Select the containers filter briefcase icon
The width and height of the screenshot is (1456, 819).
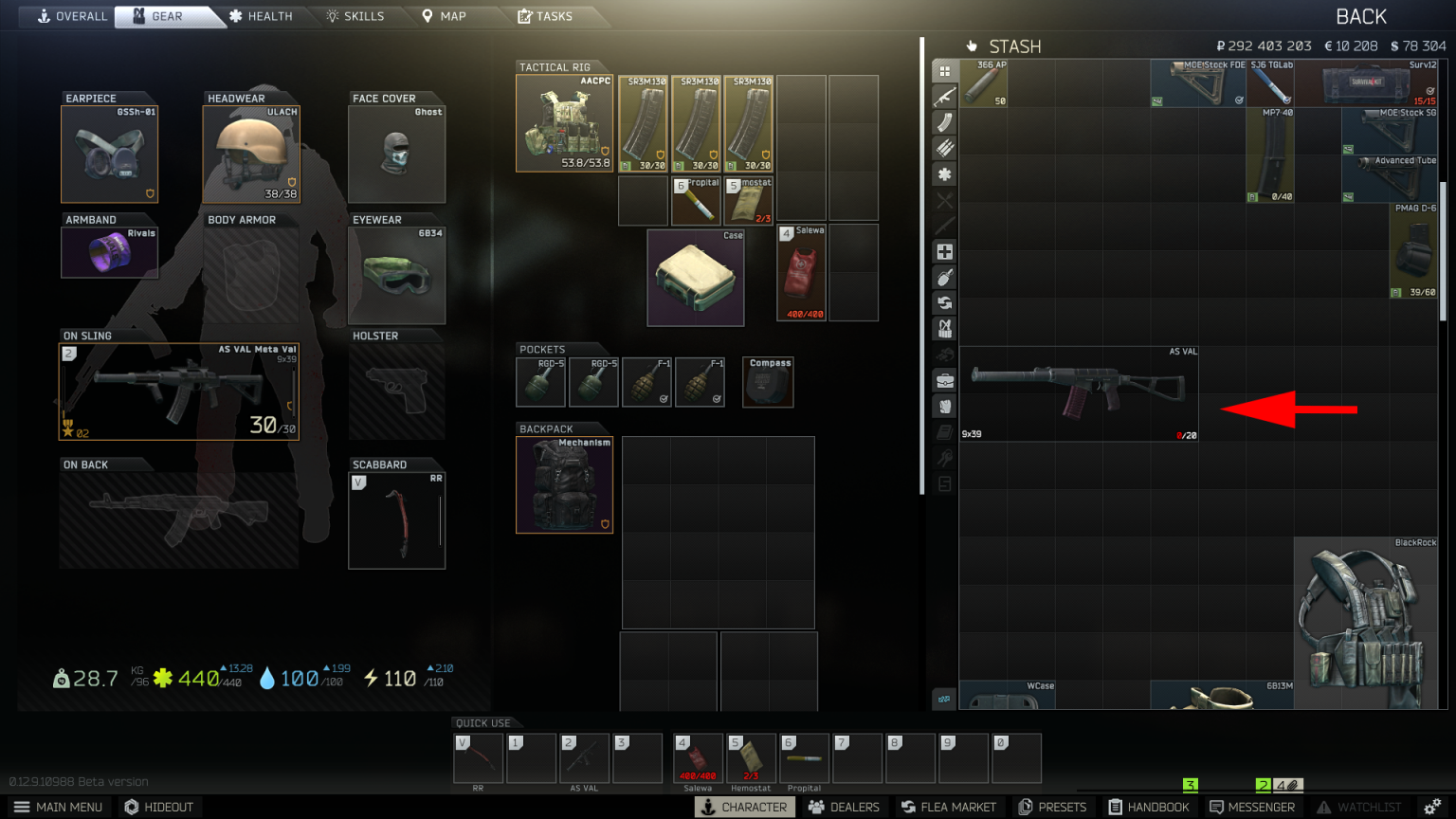(944, 379)
